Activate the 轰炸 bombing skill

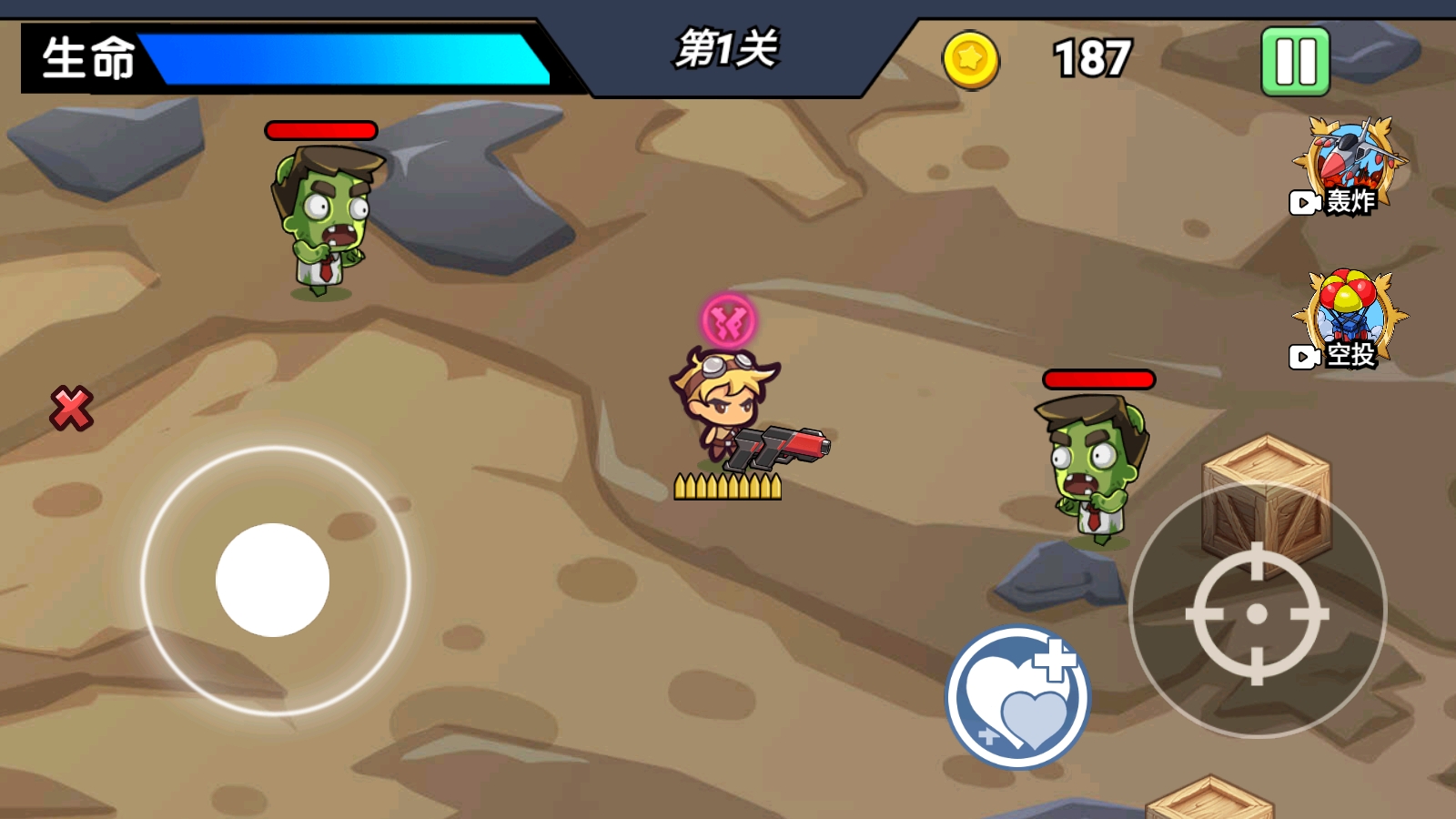pos(1350,164)
